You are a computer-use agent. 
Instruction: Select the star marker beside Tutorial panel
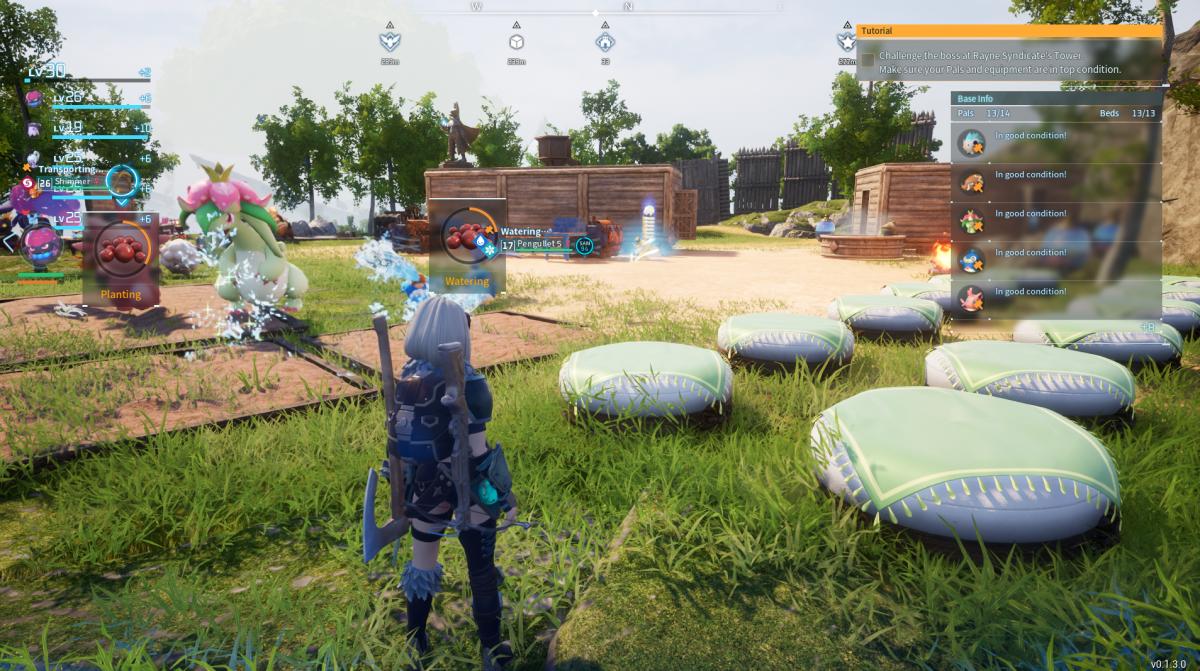(846, 42)
